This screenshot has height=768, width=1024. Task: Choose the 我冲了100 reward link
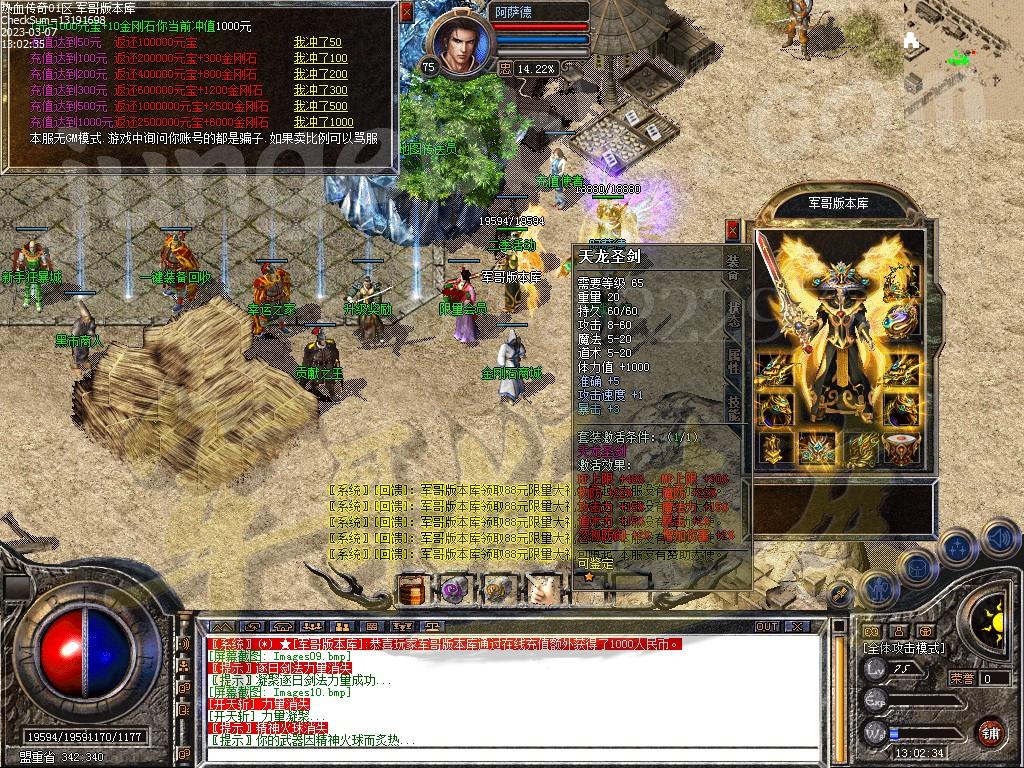tap(320, 58)
